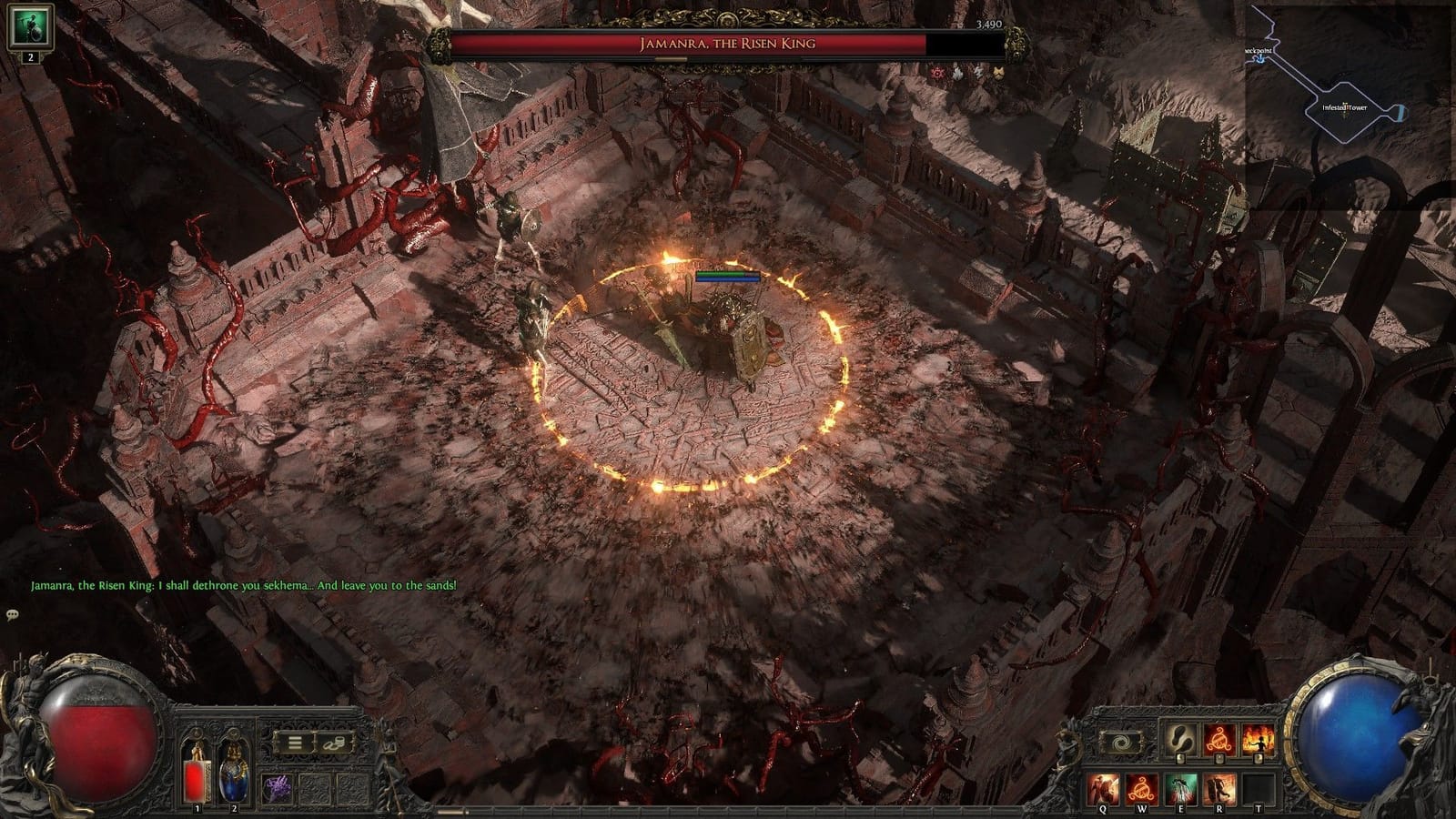Open the hamburger menu icon near the flasks
The width and height of the screenshot is (1456, 819).
click(x=294, y=743)
